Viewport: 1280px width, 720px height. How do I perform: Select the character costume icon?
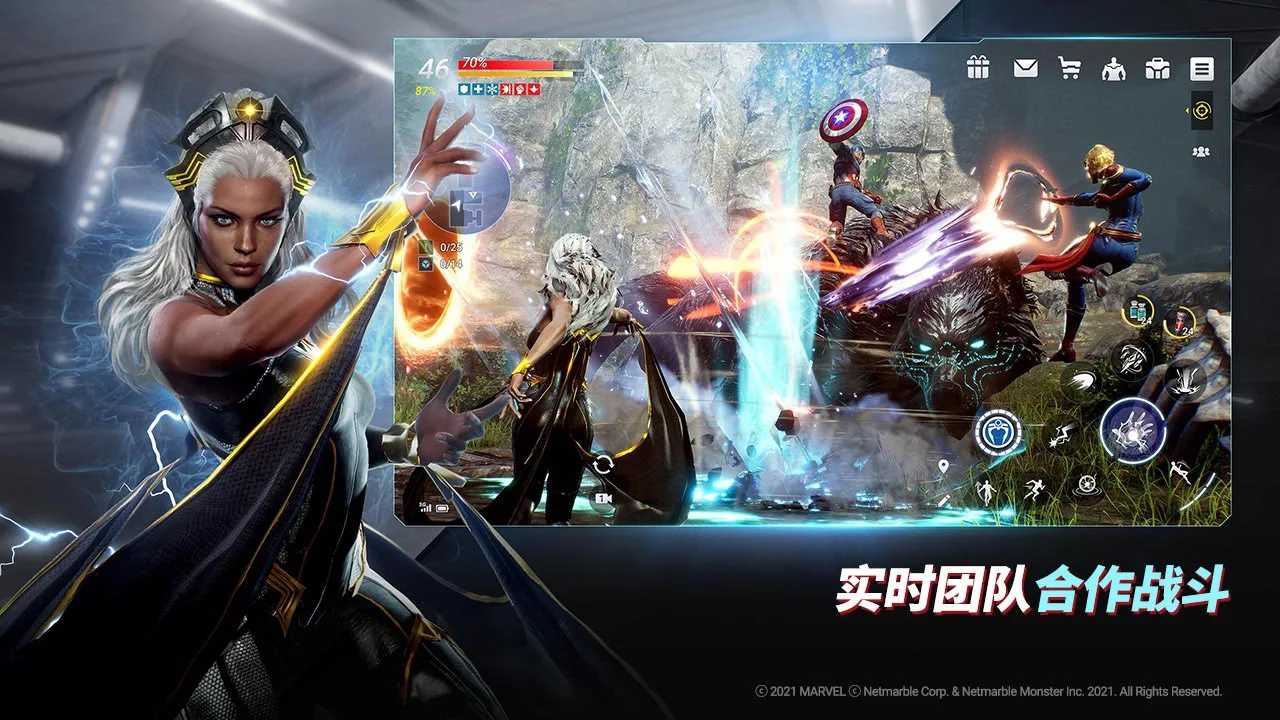tap(1115, 68)
